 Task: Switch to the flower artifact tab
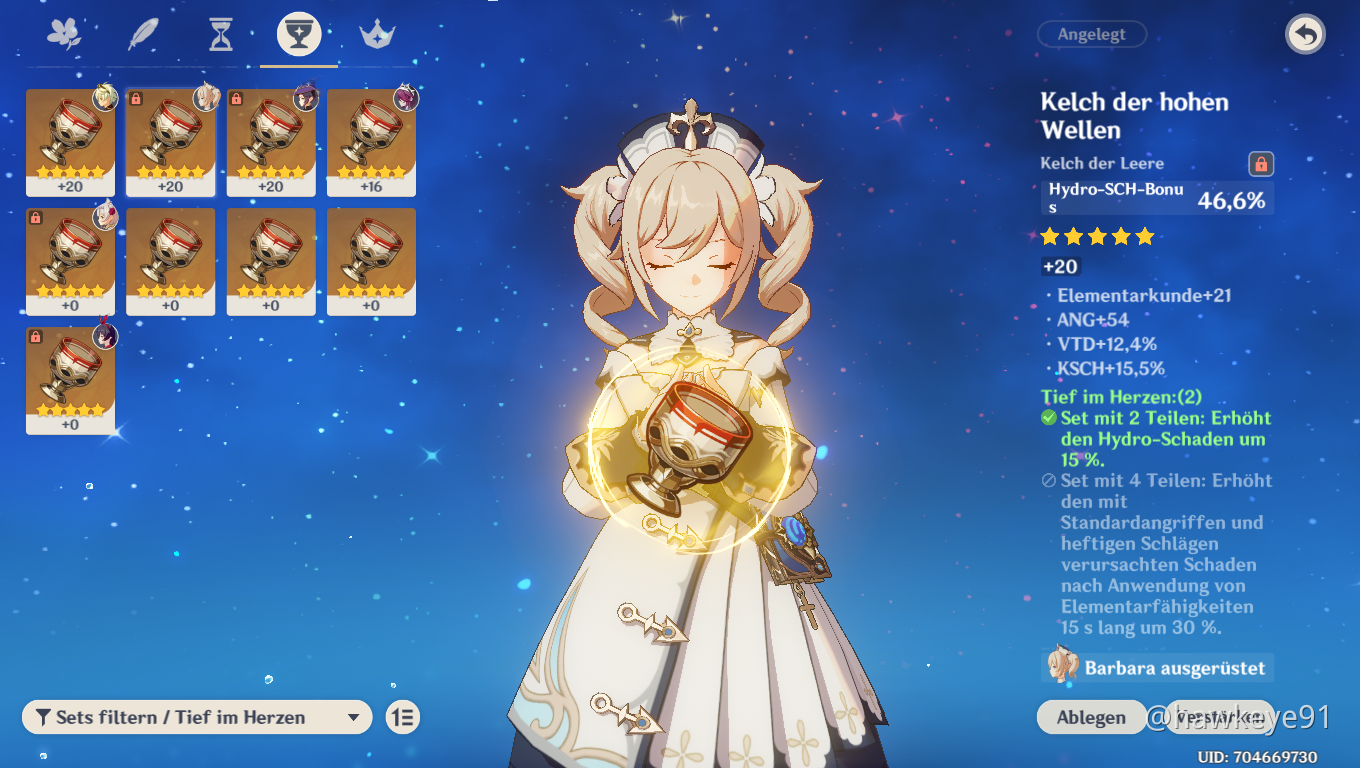coord(64,35)
